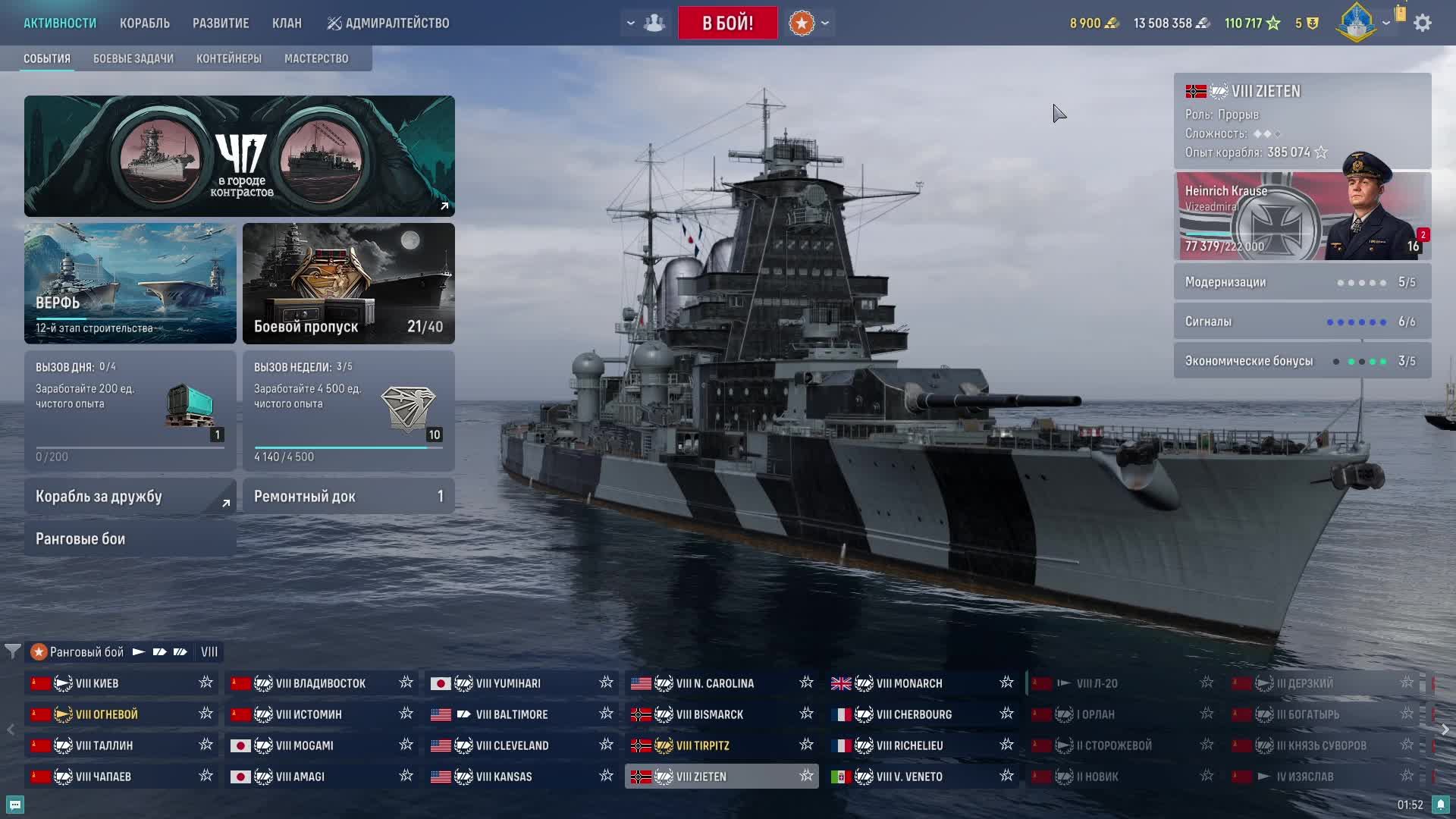Open the Корабль top menu
Screen dimensions: 1456x819
pos(144,23)
